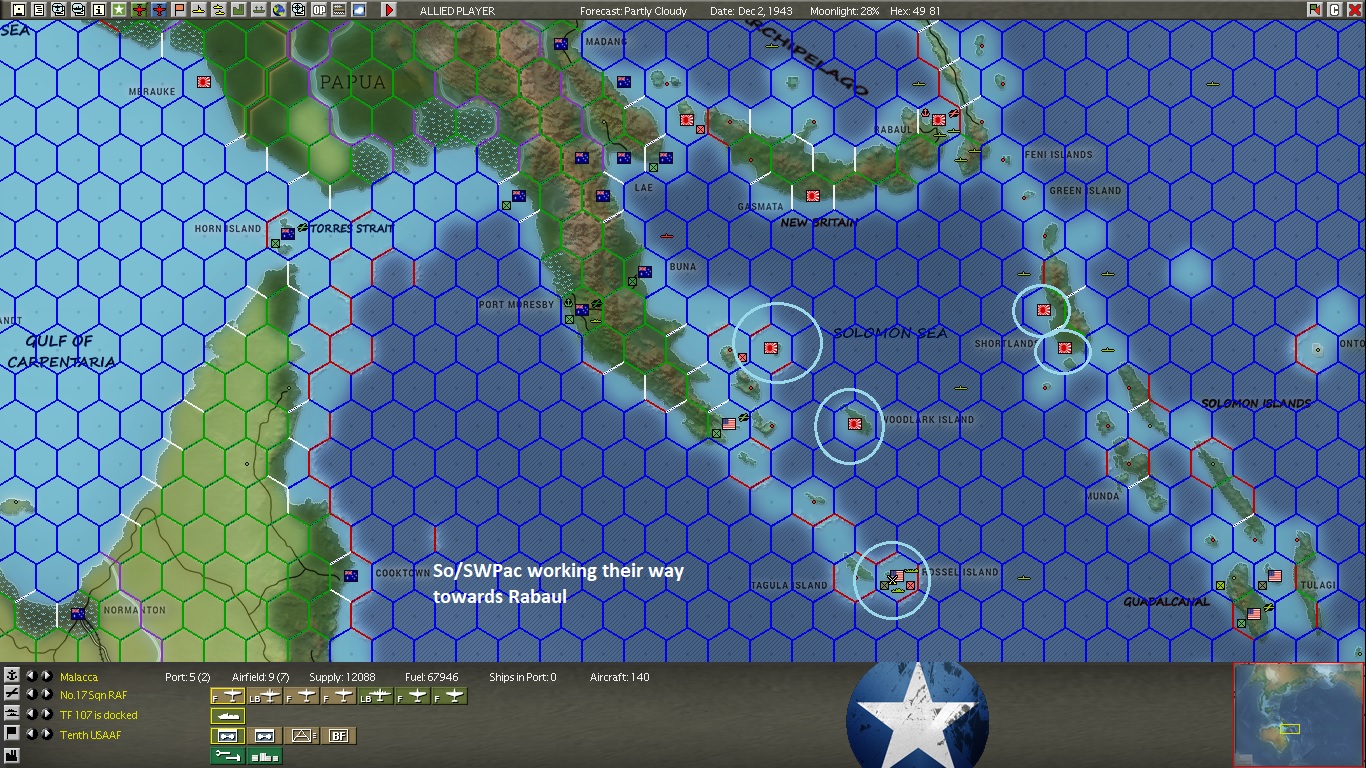This screenshot has width=1366, height=768.
Task: Click the save disk icon at top-left
Action: (18, 11)
